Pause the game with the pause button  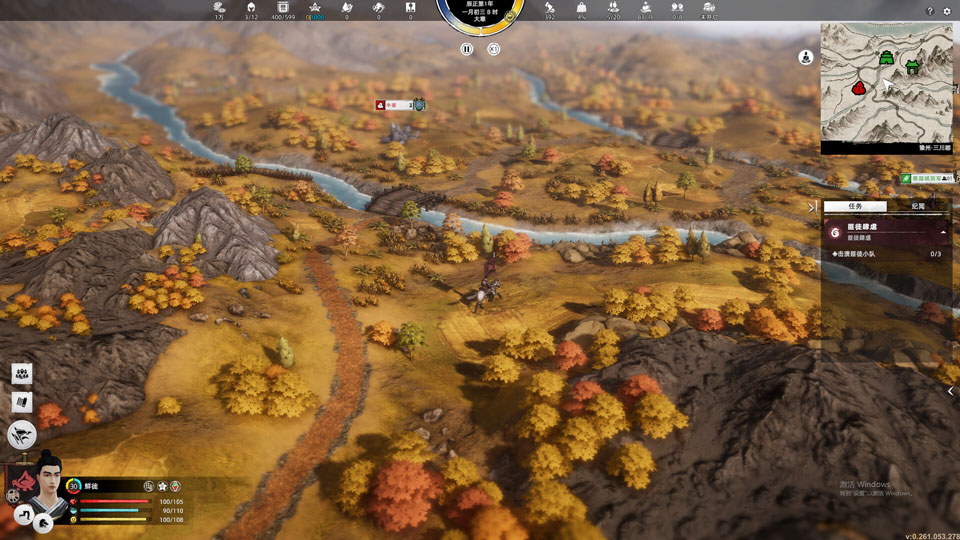[x=467, y=48]
